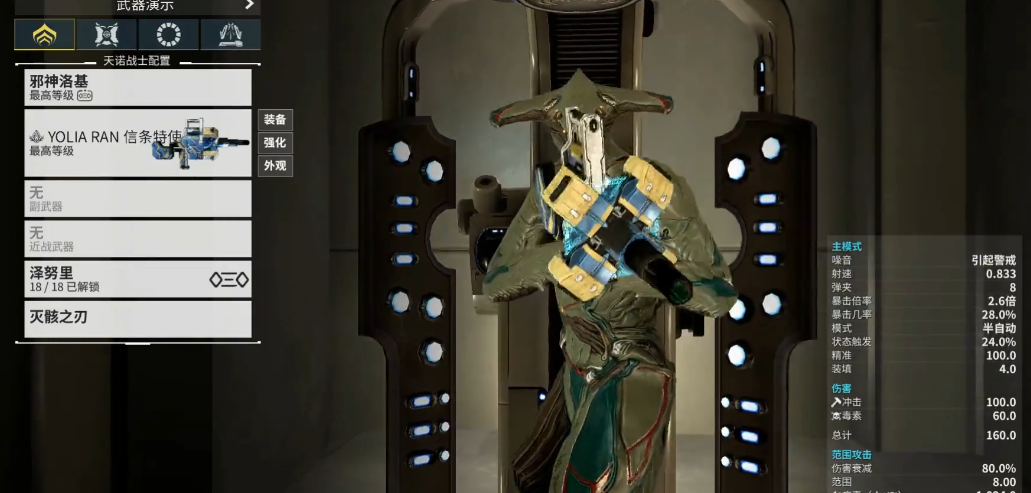Open the 泽努里 focus school row
The height and width of the screenshot is (493, 1031).
(x=137, y=278)
